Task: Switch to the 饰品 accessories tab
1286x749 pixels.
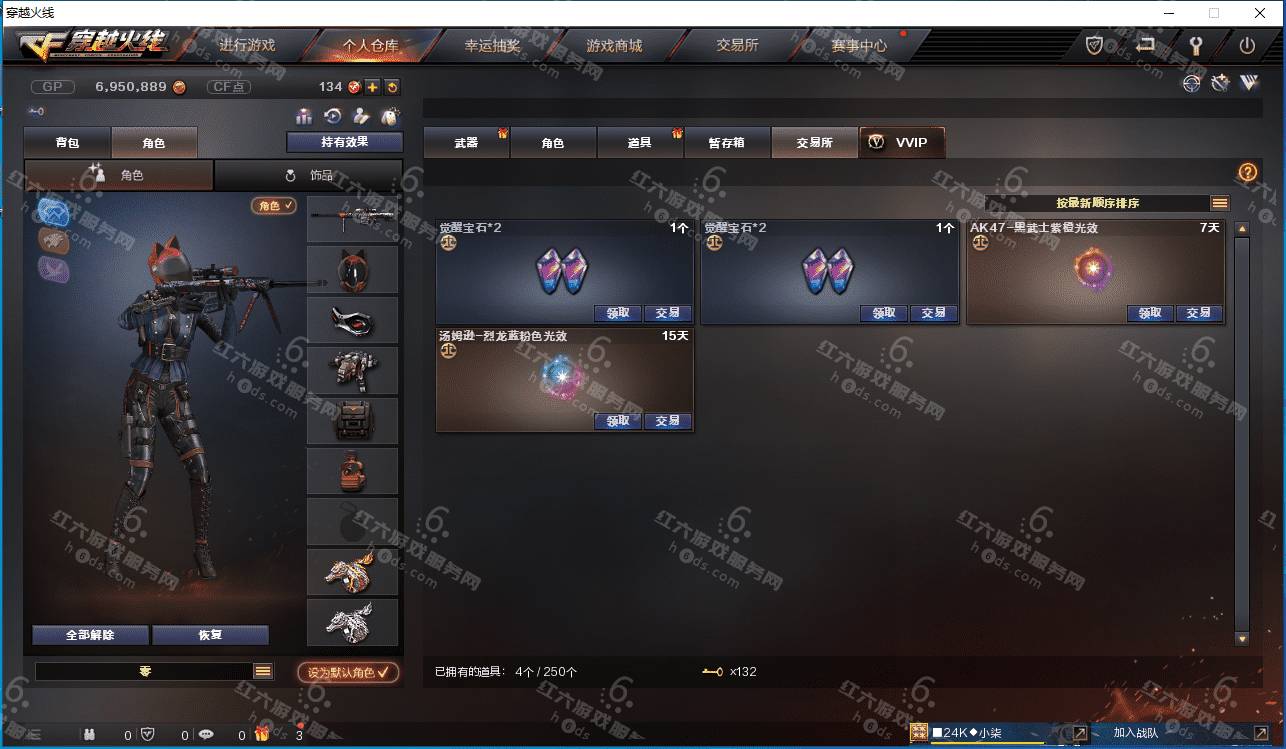Action: (x=308, y=175)
